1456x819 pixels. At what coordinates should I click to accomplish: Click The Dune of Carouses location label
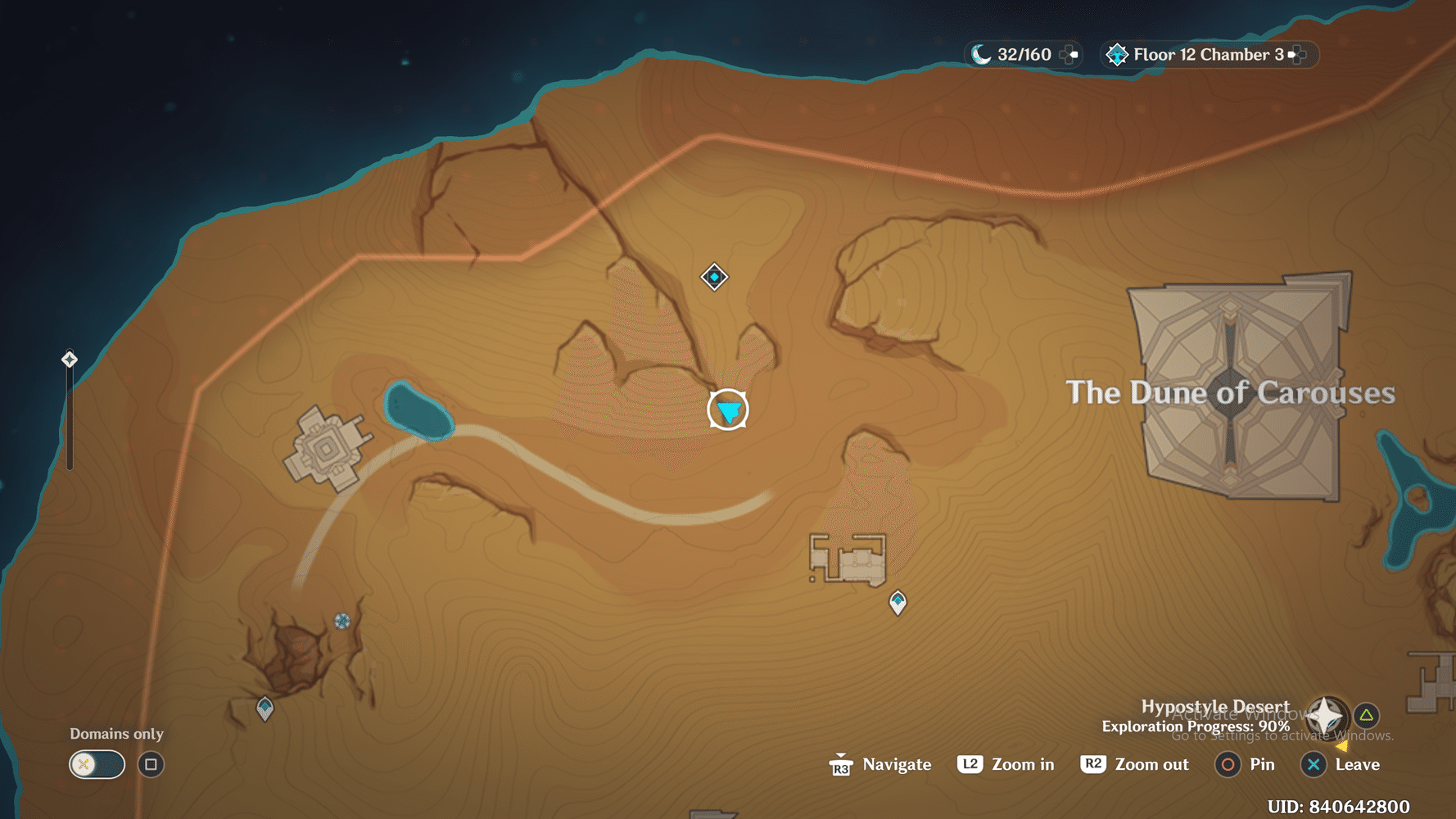(x=1228, y=392)
